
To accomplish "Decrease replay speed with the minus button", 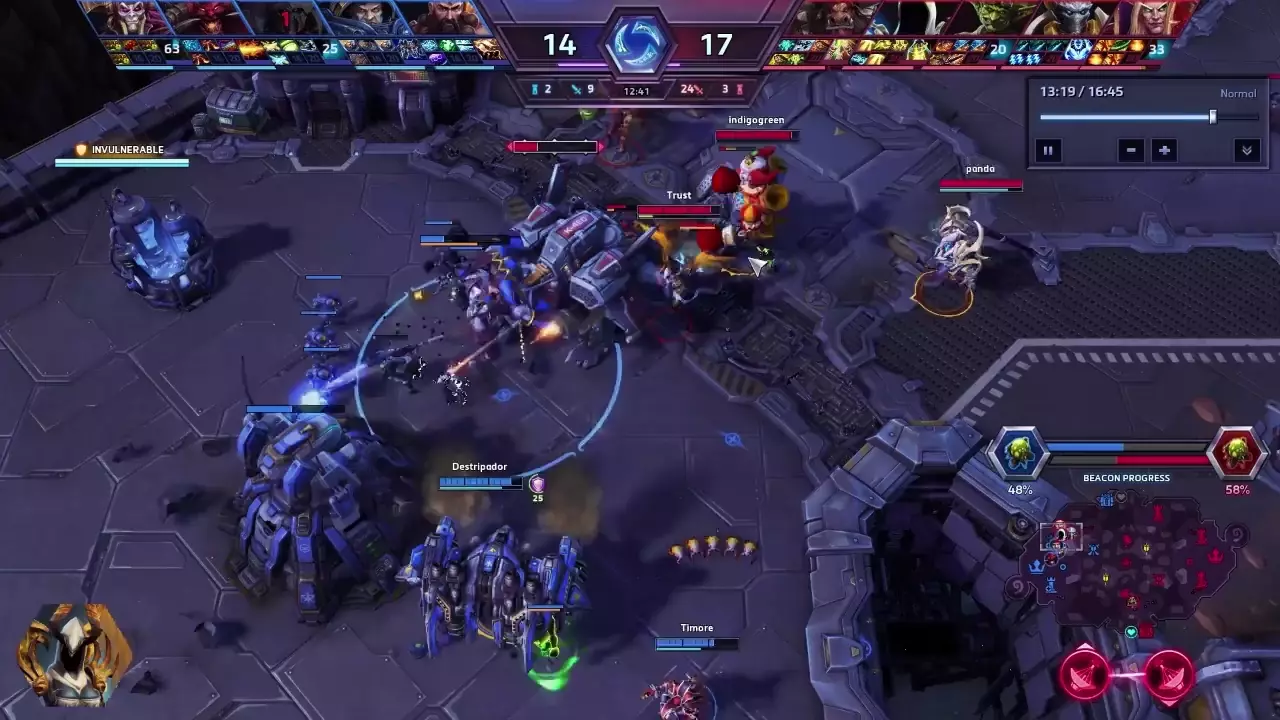I will 1131,150.
